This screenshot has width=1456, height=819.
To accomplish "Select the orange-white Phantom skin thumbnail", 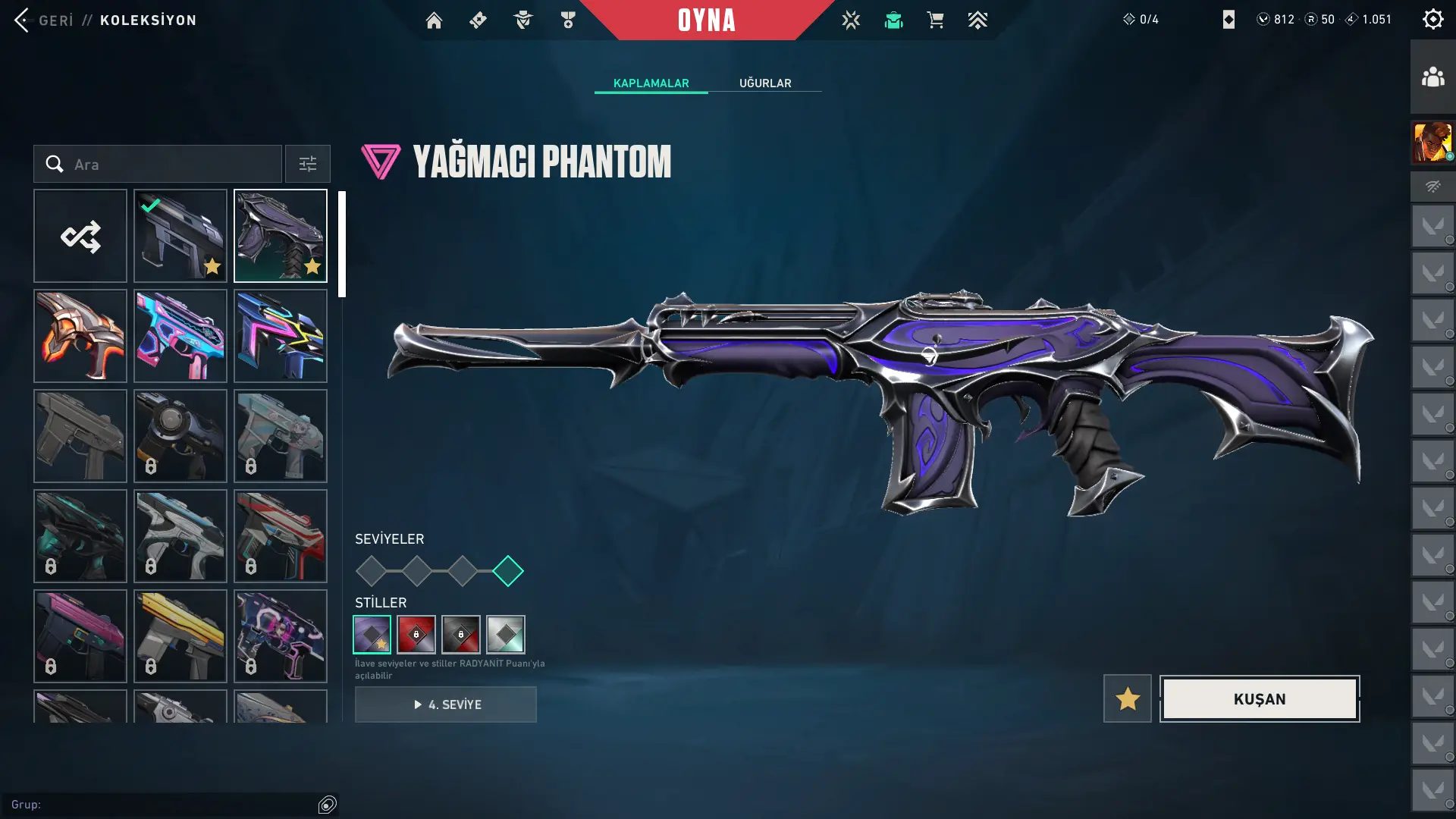I will point(80,336).
